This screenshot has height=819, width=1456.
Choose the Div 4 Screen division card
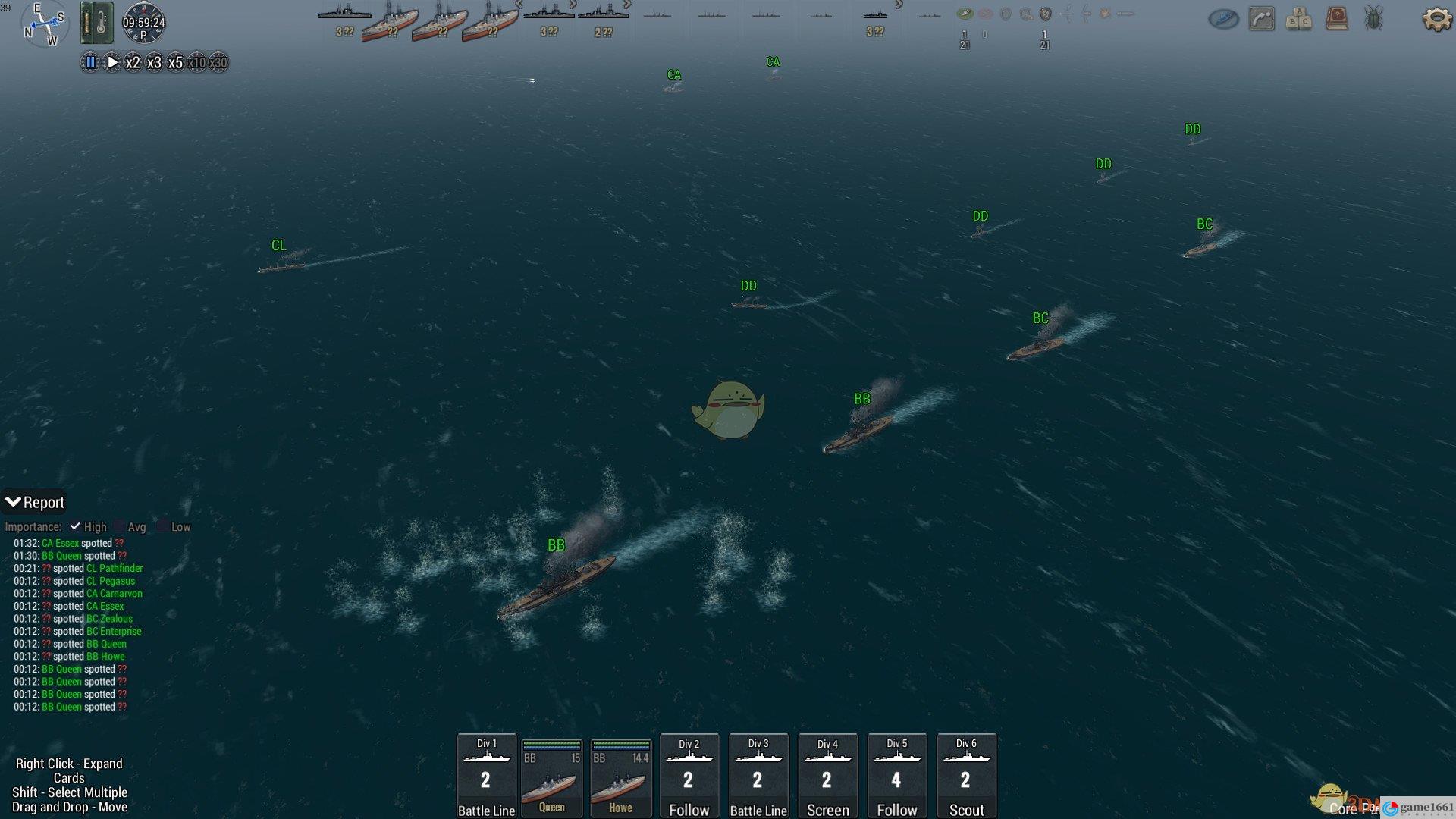827,776
